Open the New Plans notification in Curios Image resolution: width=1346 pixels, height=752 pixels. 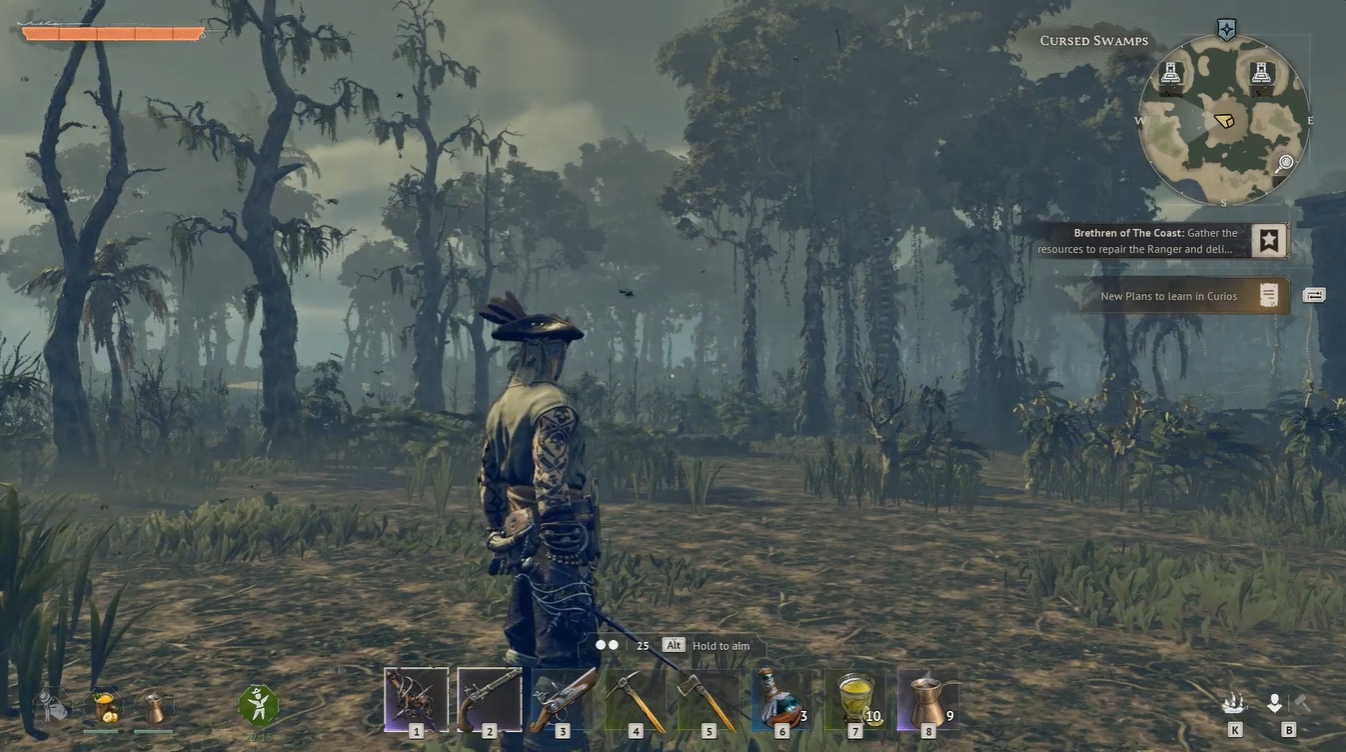click(x=1170, y=296)
